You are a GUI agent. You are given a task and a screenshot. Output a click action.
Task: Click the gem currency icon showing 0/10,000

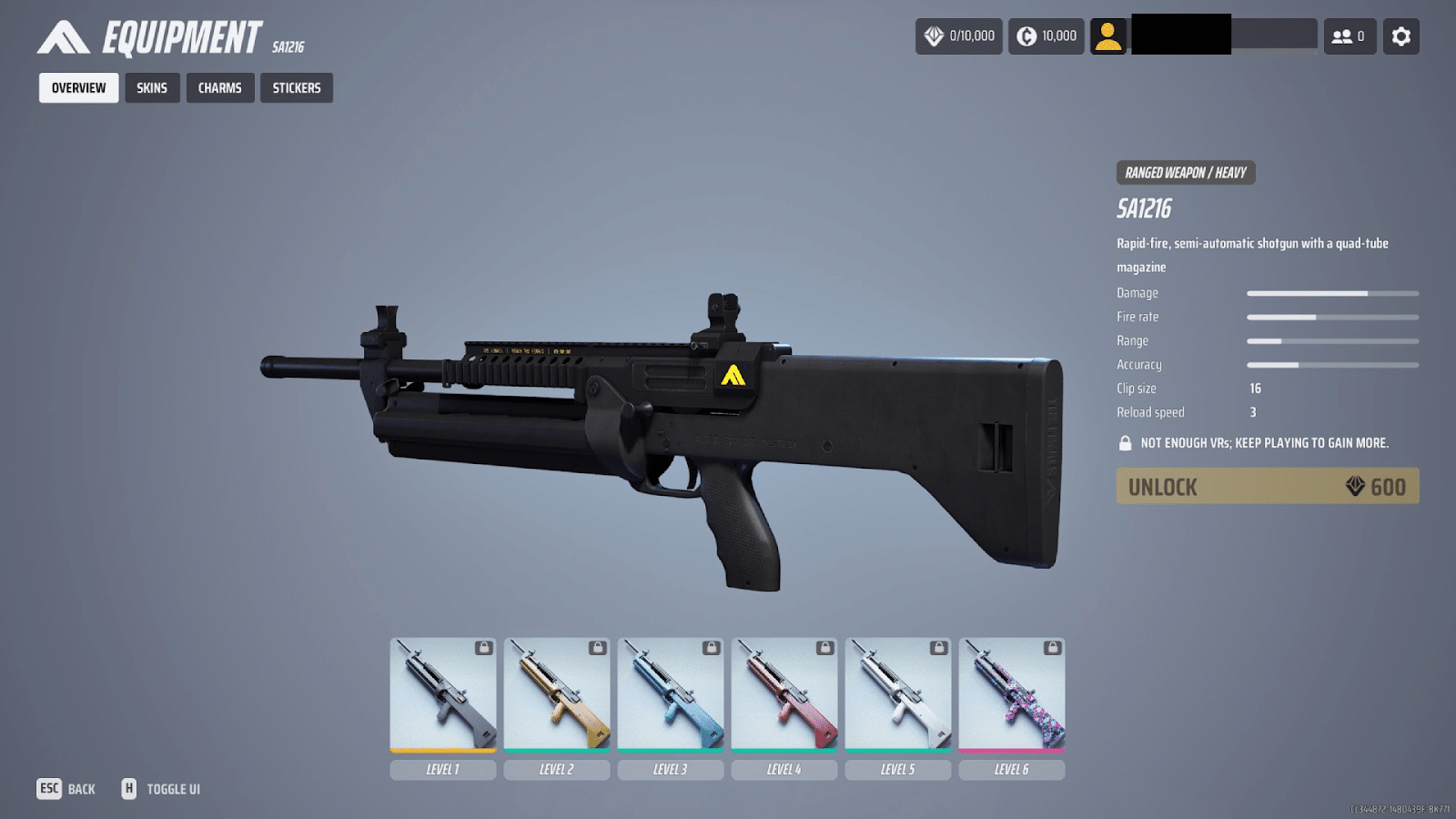(x=932, y=36)
